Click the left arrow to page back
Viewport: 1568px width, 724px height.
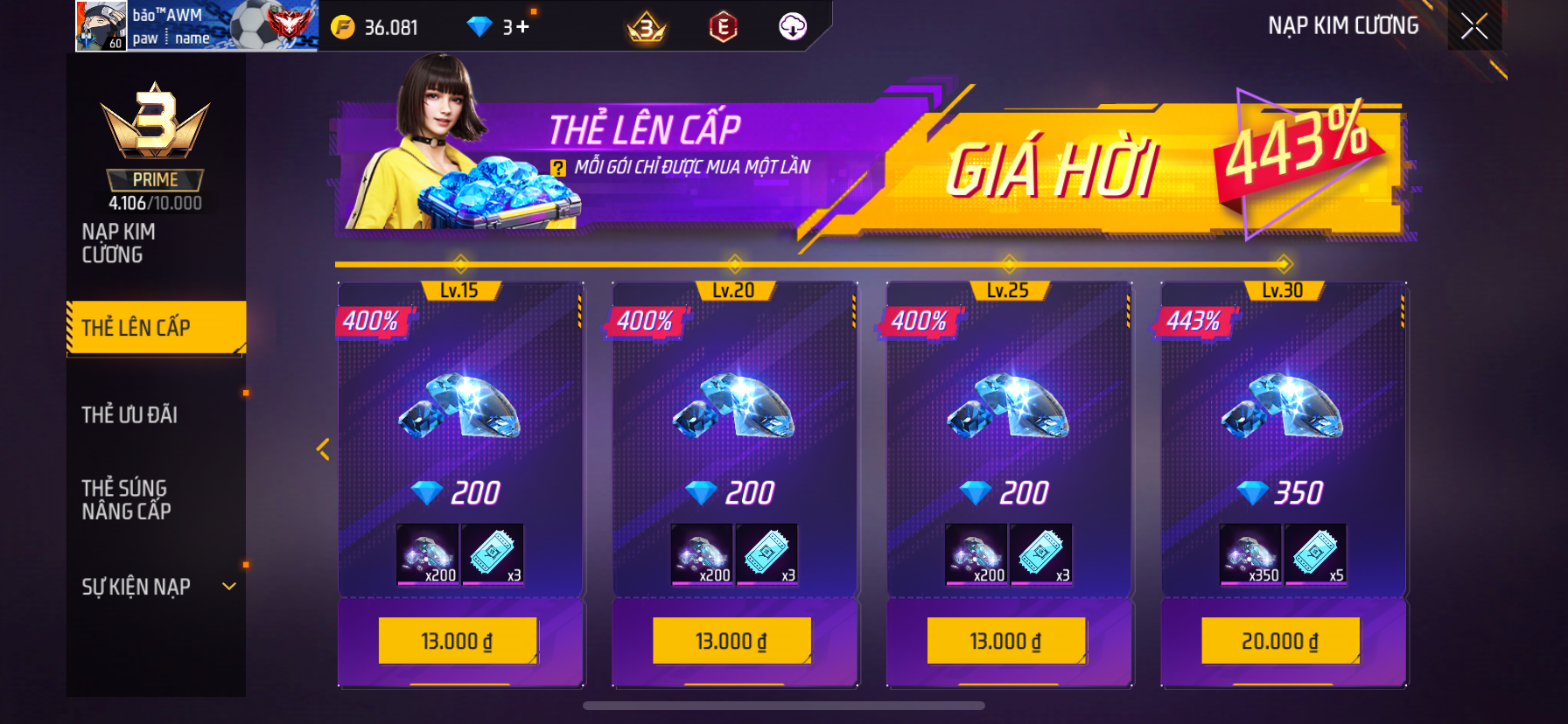coord(323,449)
